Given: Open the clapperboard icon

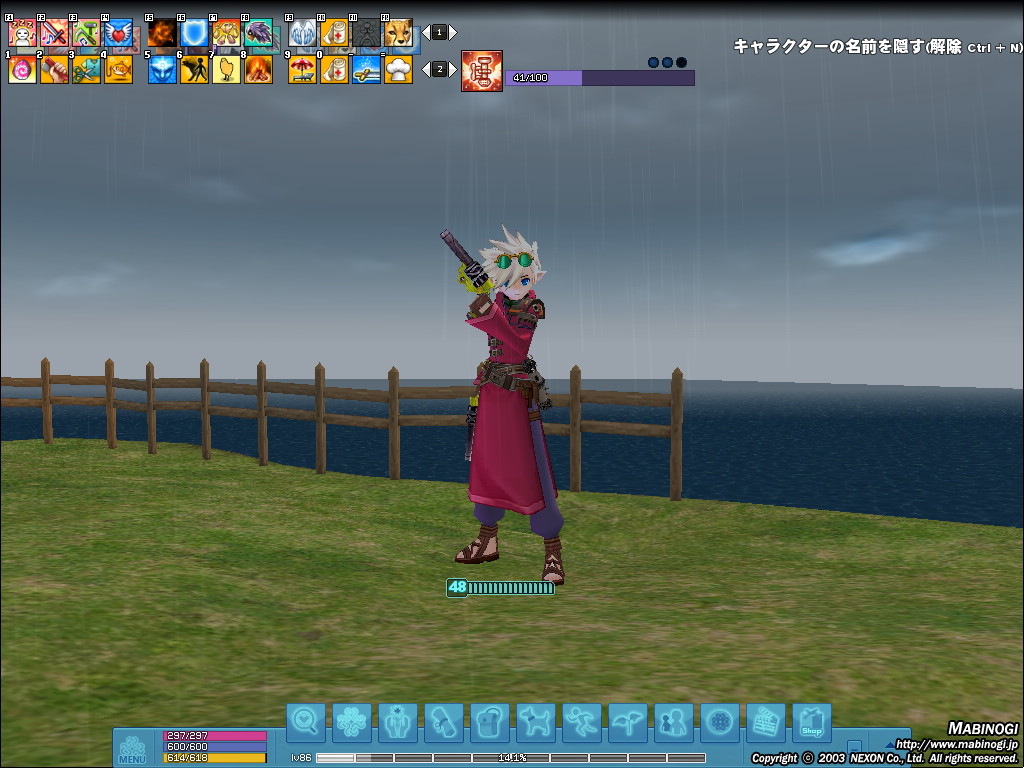Looking at the screenshot, I should [x=765, y=722].
